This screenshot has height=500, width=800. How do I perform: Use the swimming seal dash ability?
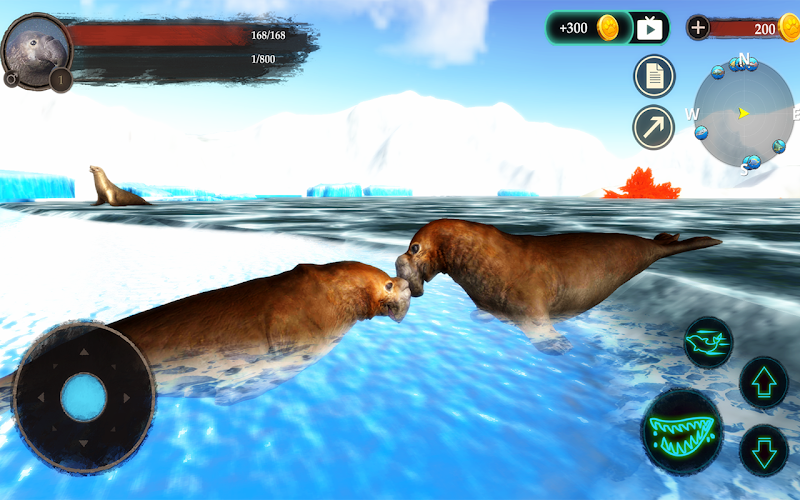(708, 342)
